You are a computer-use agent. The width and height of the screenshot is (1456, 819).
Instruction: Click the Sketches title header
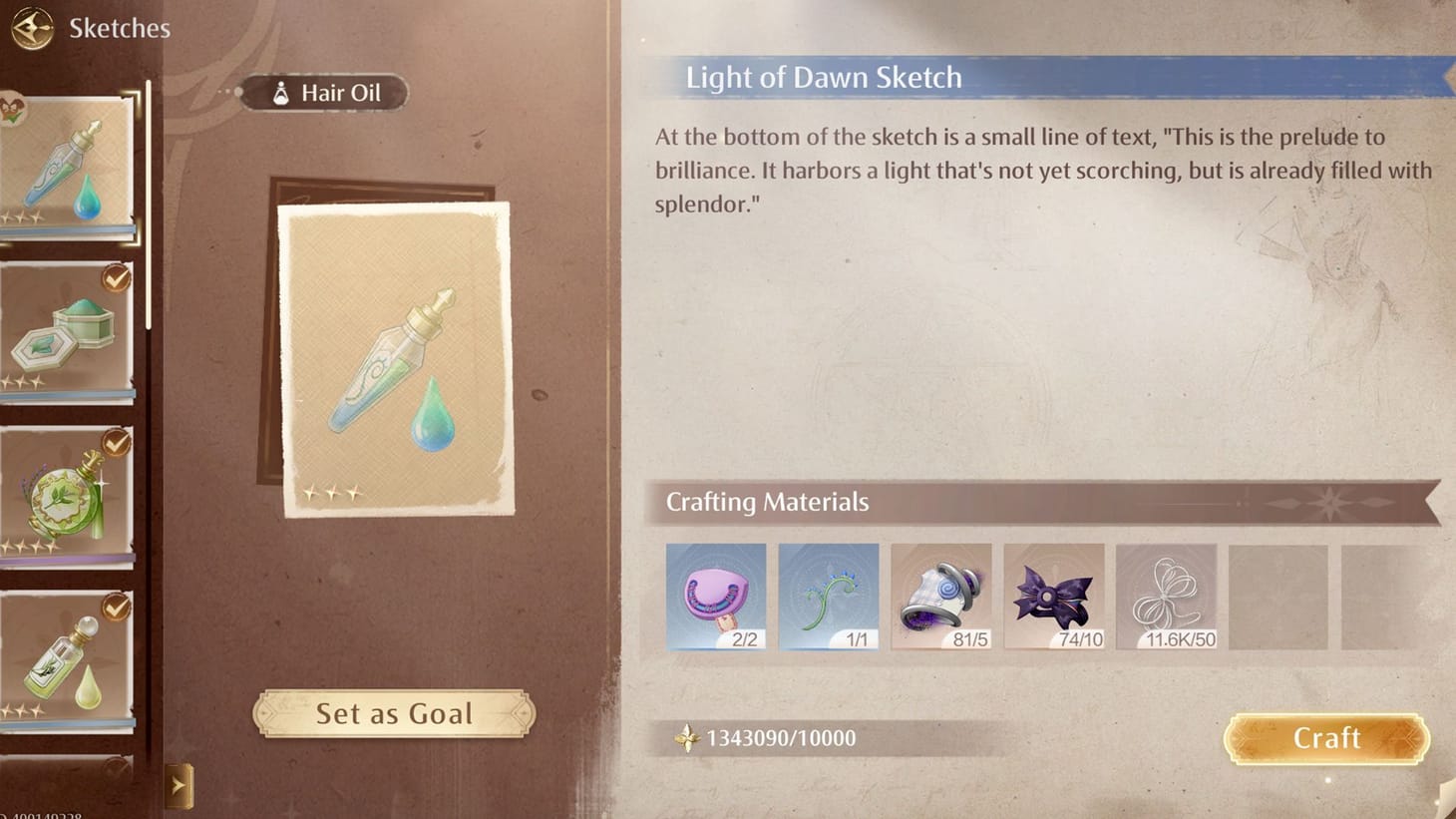[120, 28]
